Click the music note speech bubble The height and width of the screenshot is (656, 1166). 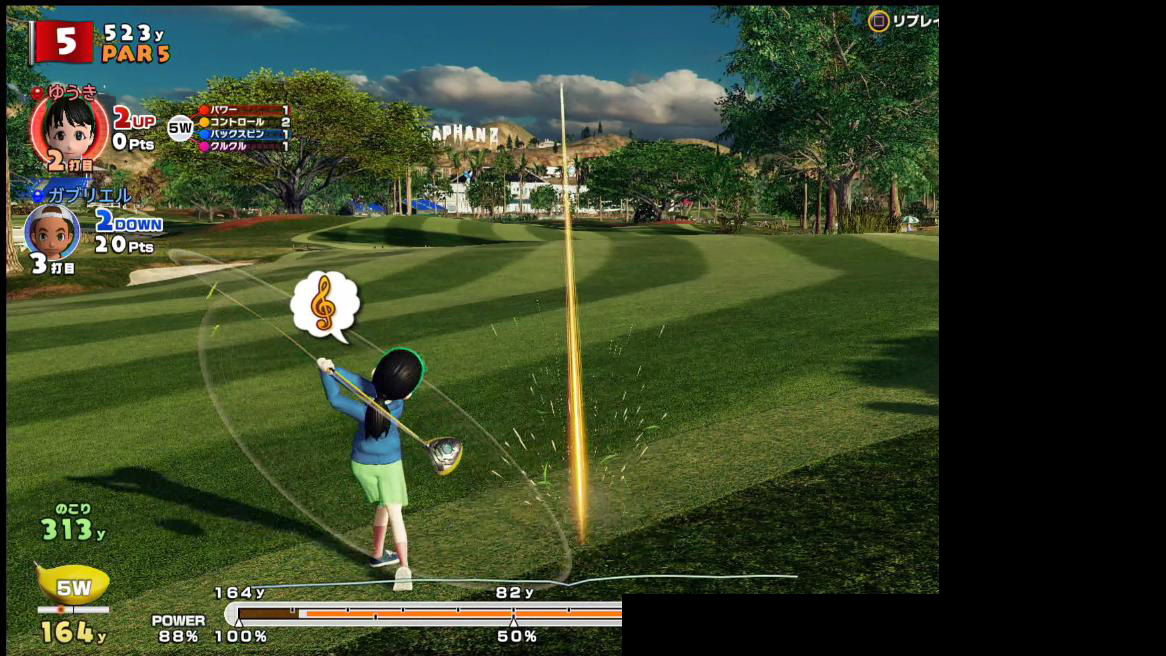[x=324, y=304]
